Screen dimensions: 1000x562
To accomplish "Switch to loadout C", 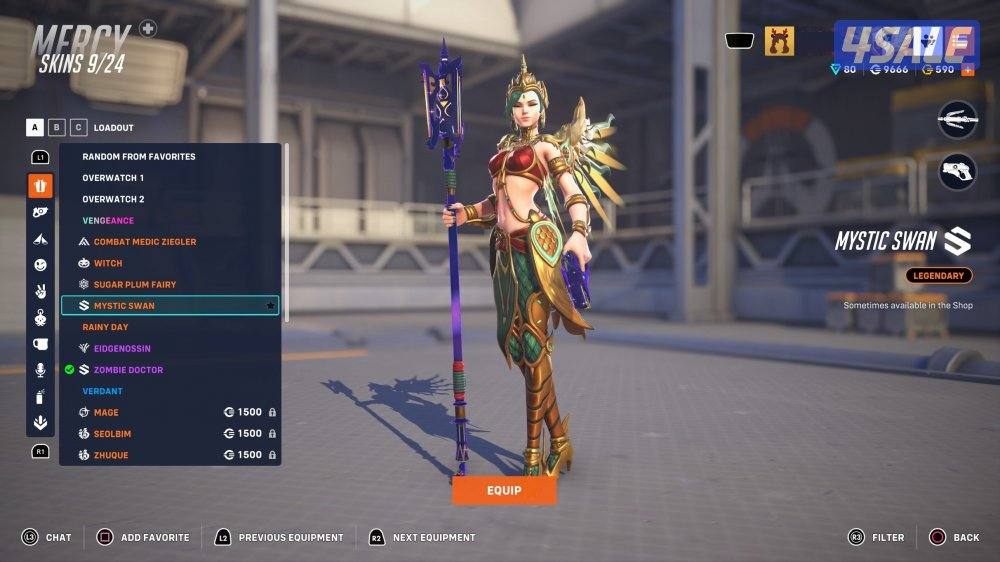I will 77,127.
